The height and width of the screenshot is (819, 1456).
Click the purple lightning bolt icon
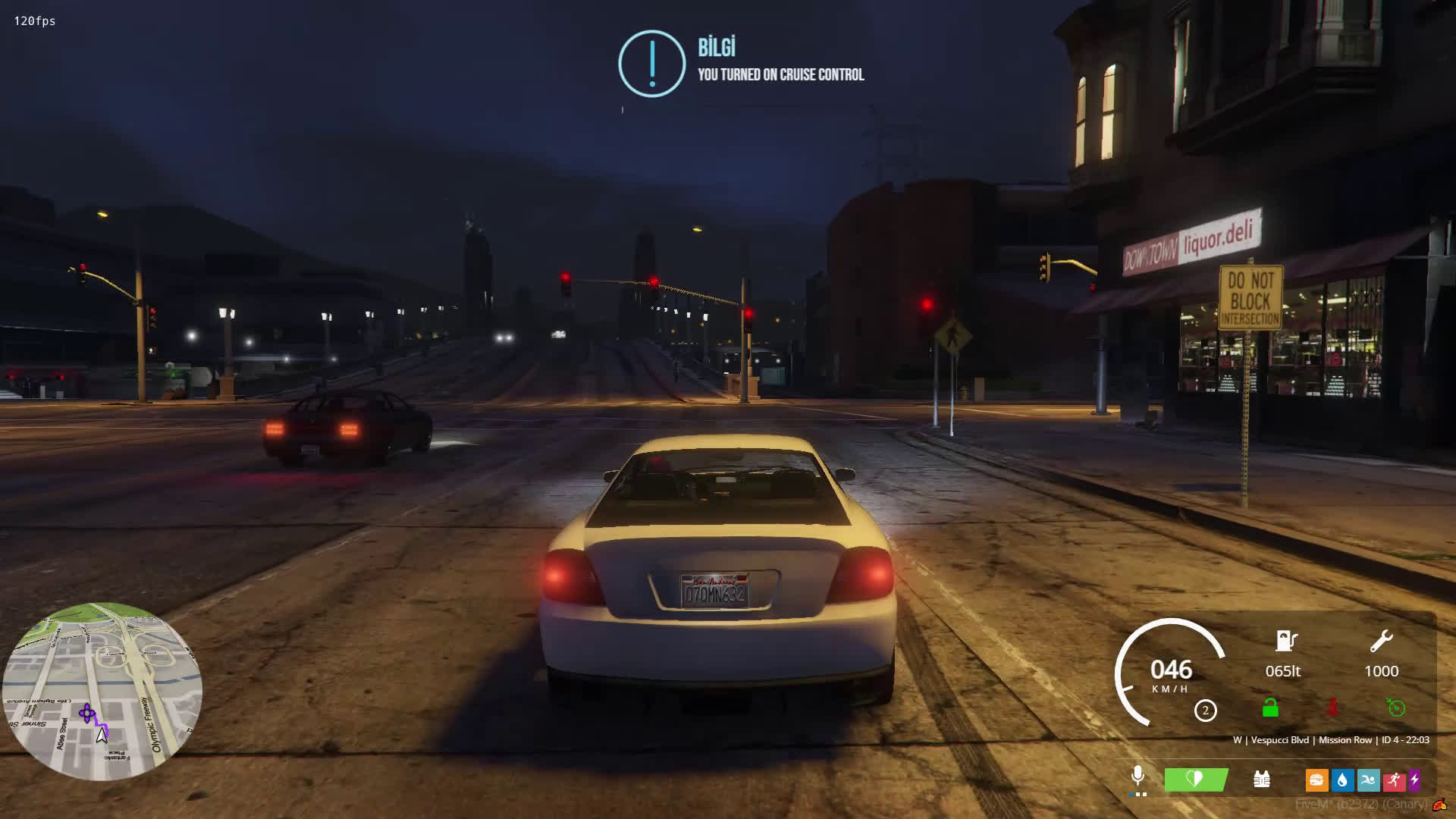coord(1414,780)
